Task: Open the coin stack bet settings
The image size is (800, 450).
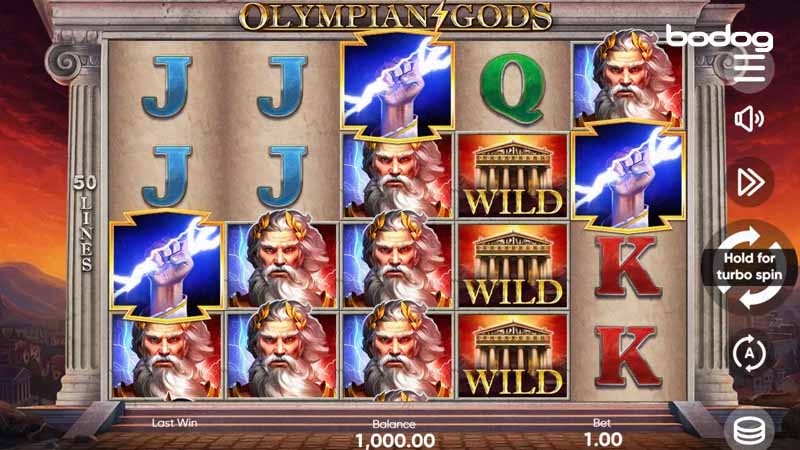Action: click(x=750, y=428)
